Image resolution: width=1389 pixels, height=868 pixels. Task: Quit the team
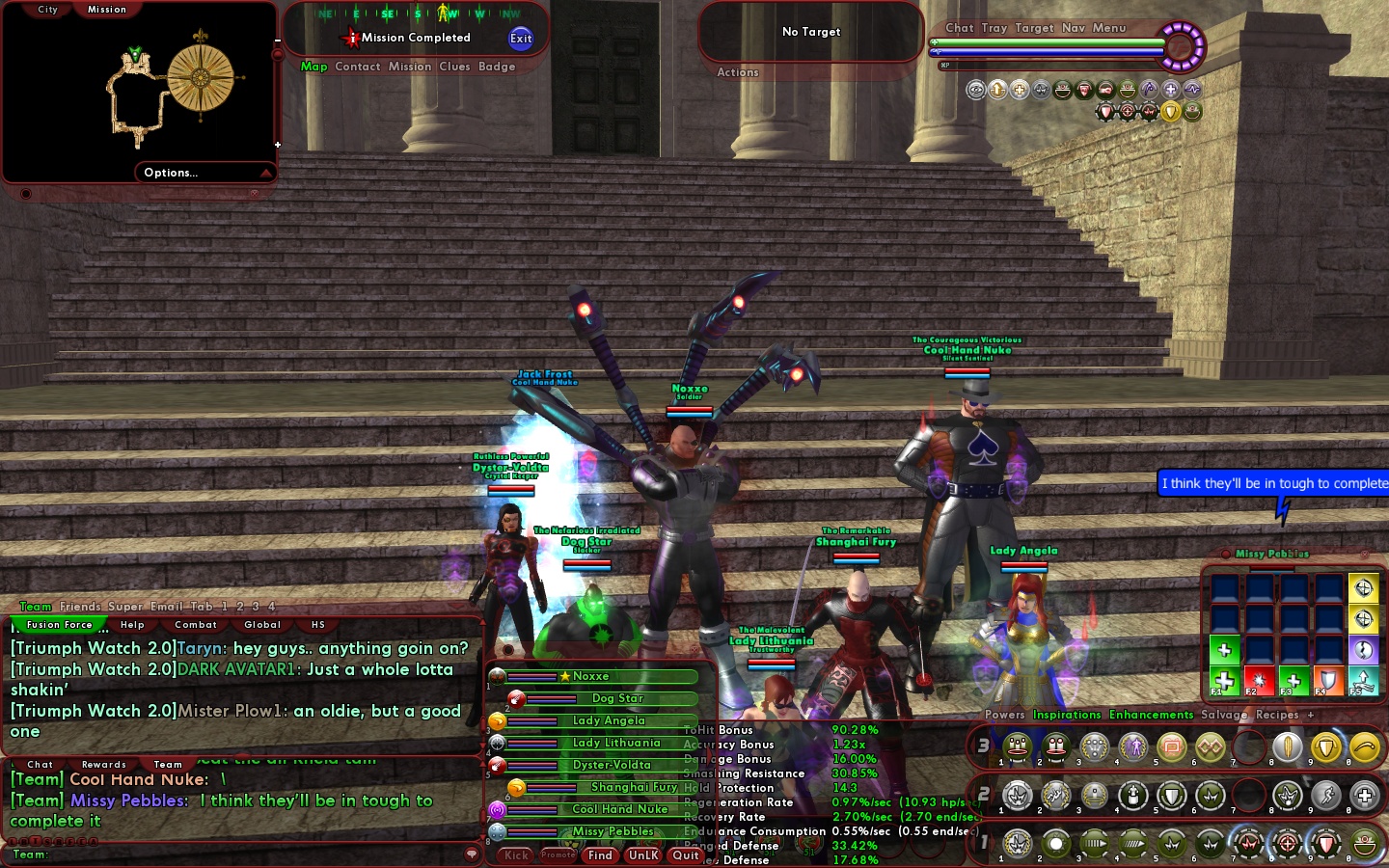click(x=686, y=855)
